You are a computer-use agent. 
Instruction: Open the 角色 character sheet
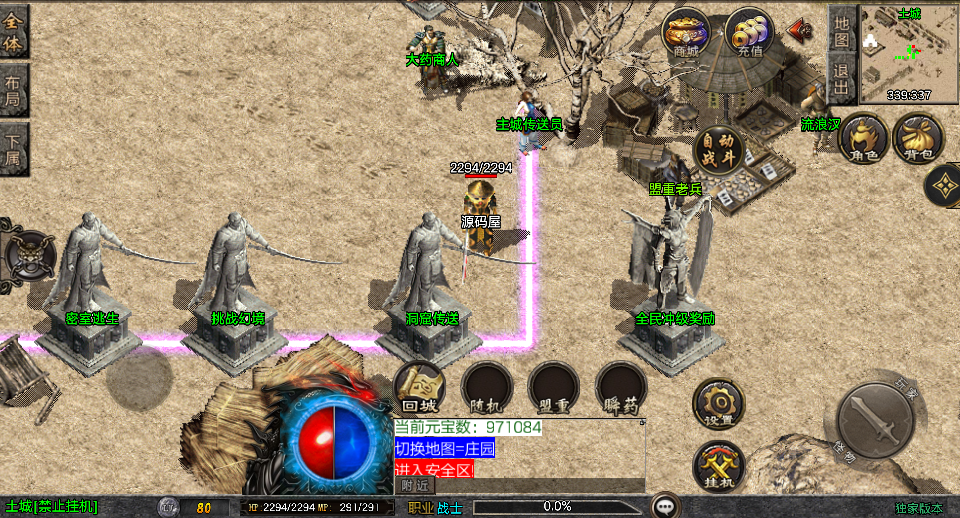(x=864, y=137)
